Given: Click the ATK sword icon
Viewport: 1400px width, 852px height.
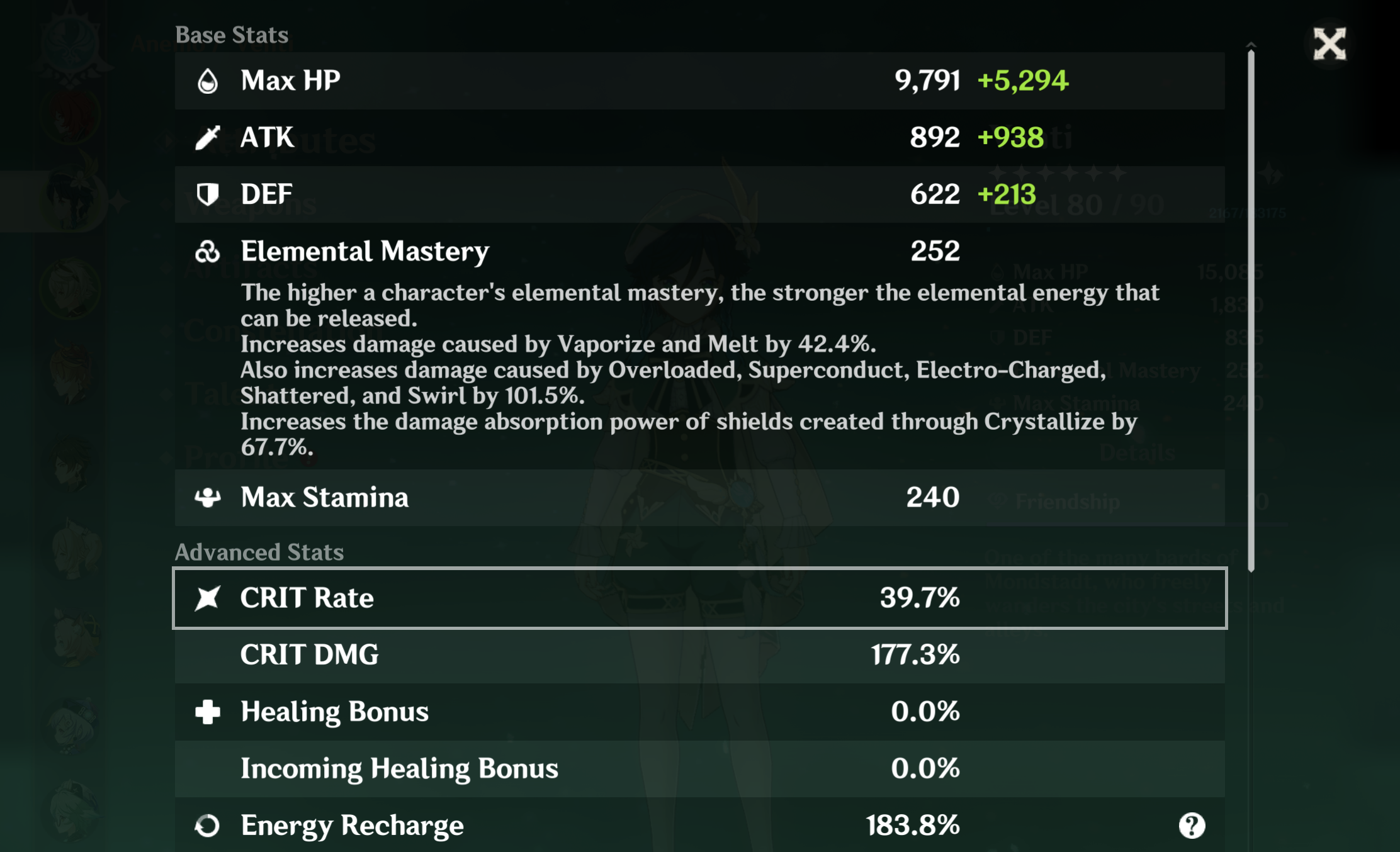Looking at the screenshot, I should point(209,137).
